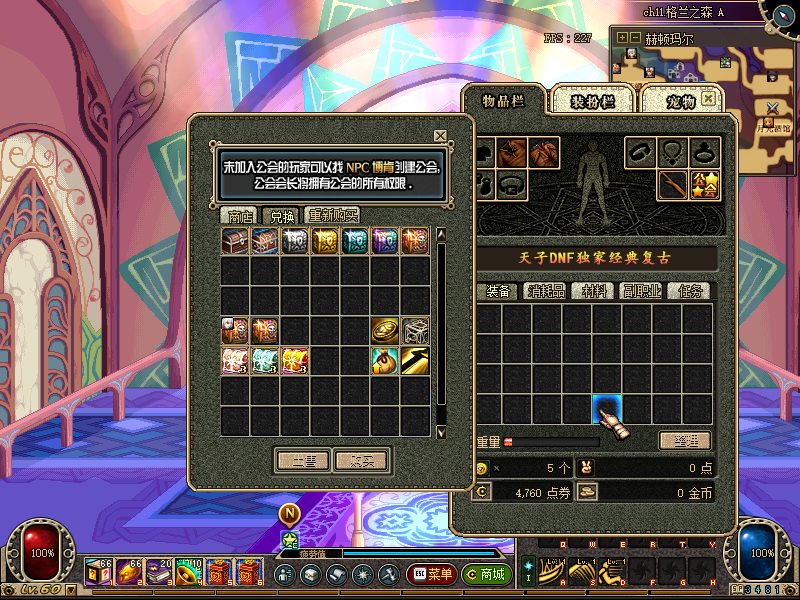The image size is (800, 600).
Task: Open the 菜单 menu button
Action: [x=432, y=575]
